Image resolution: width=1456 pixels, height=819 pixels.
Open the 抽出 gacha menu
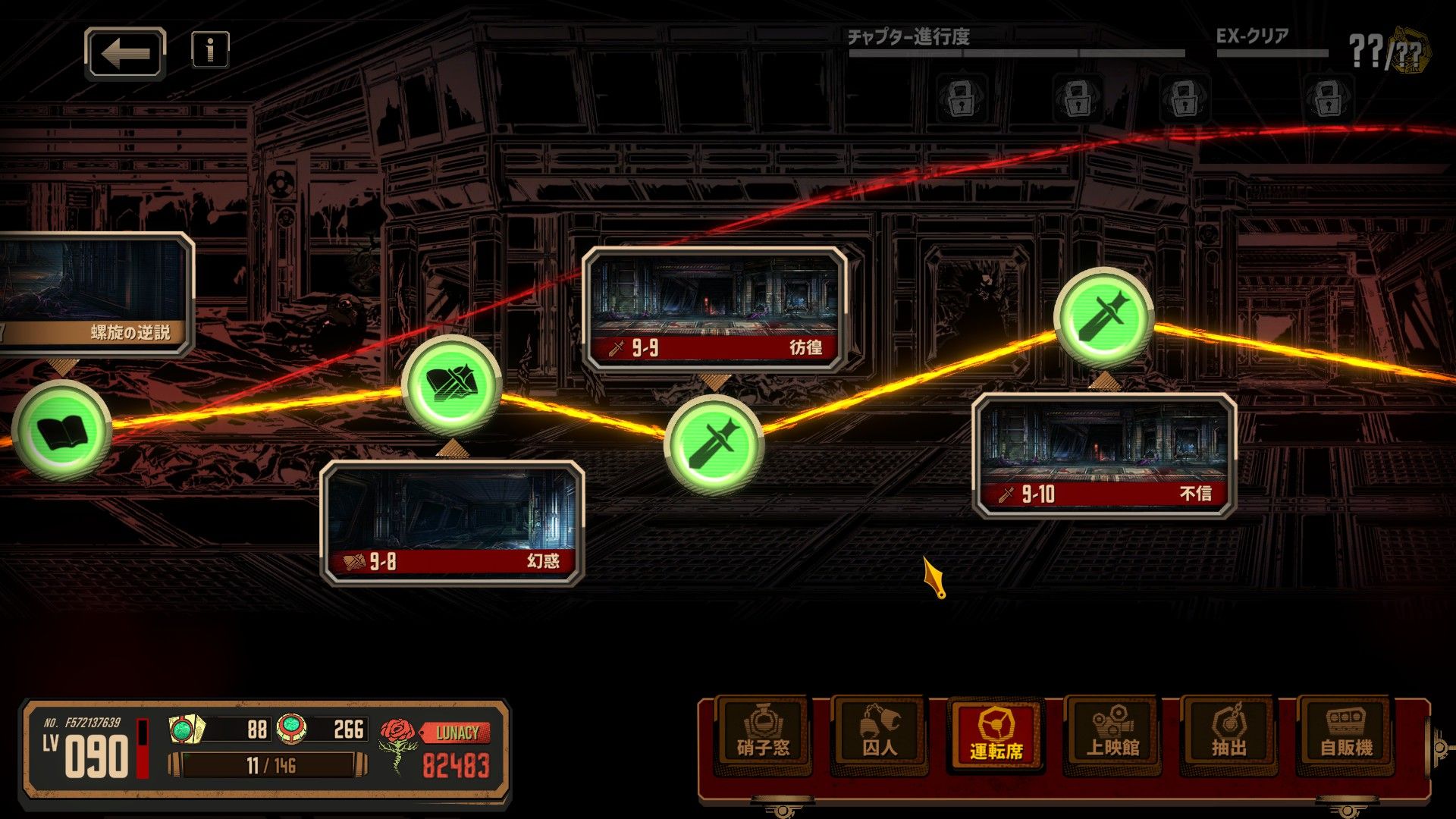point(1229,733)
